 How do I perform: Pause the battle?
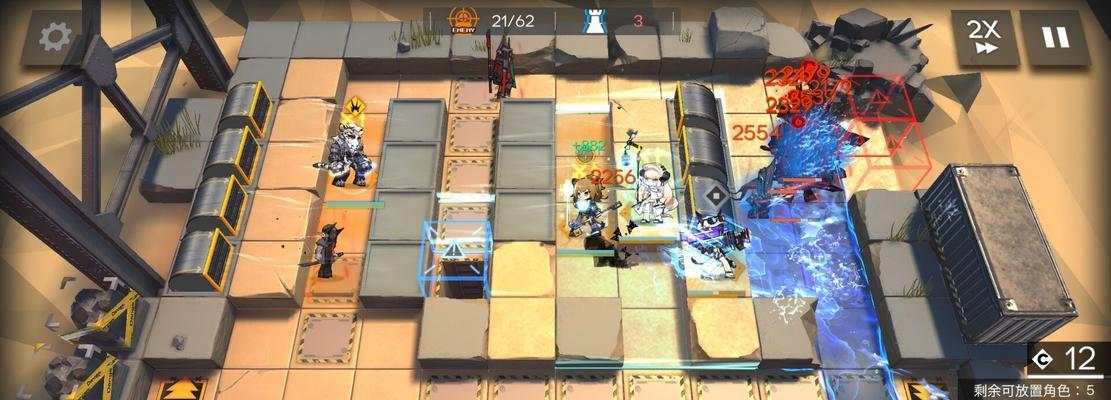1055,38
